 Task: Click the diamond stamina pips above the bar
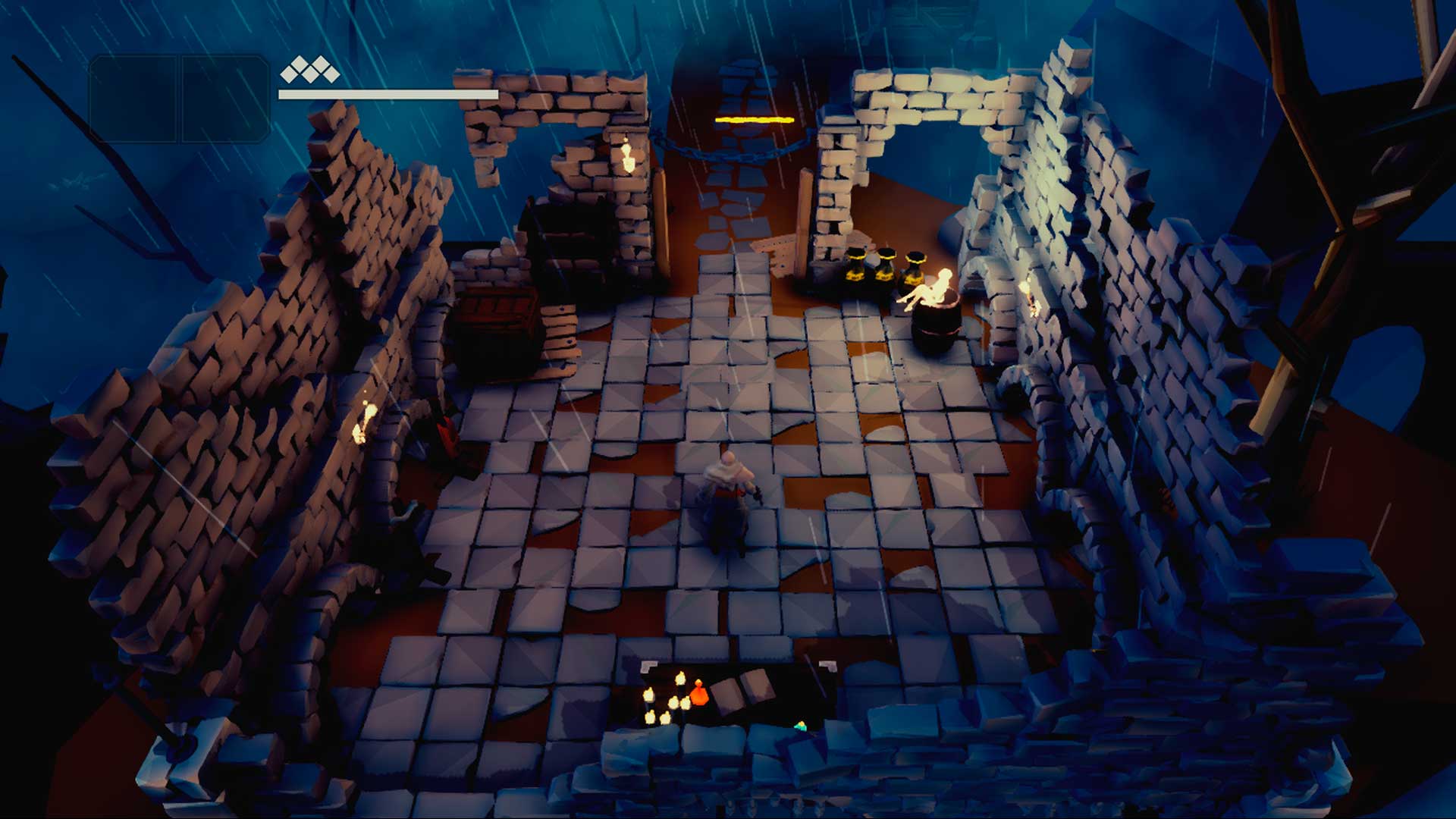click(311, 72)
